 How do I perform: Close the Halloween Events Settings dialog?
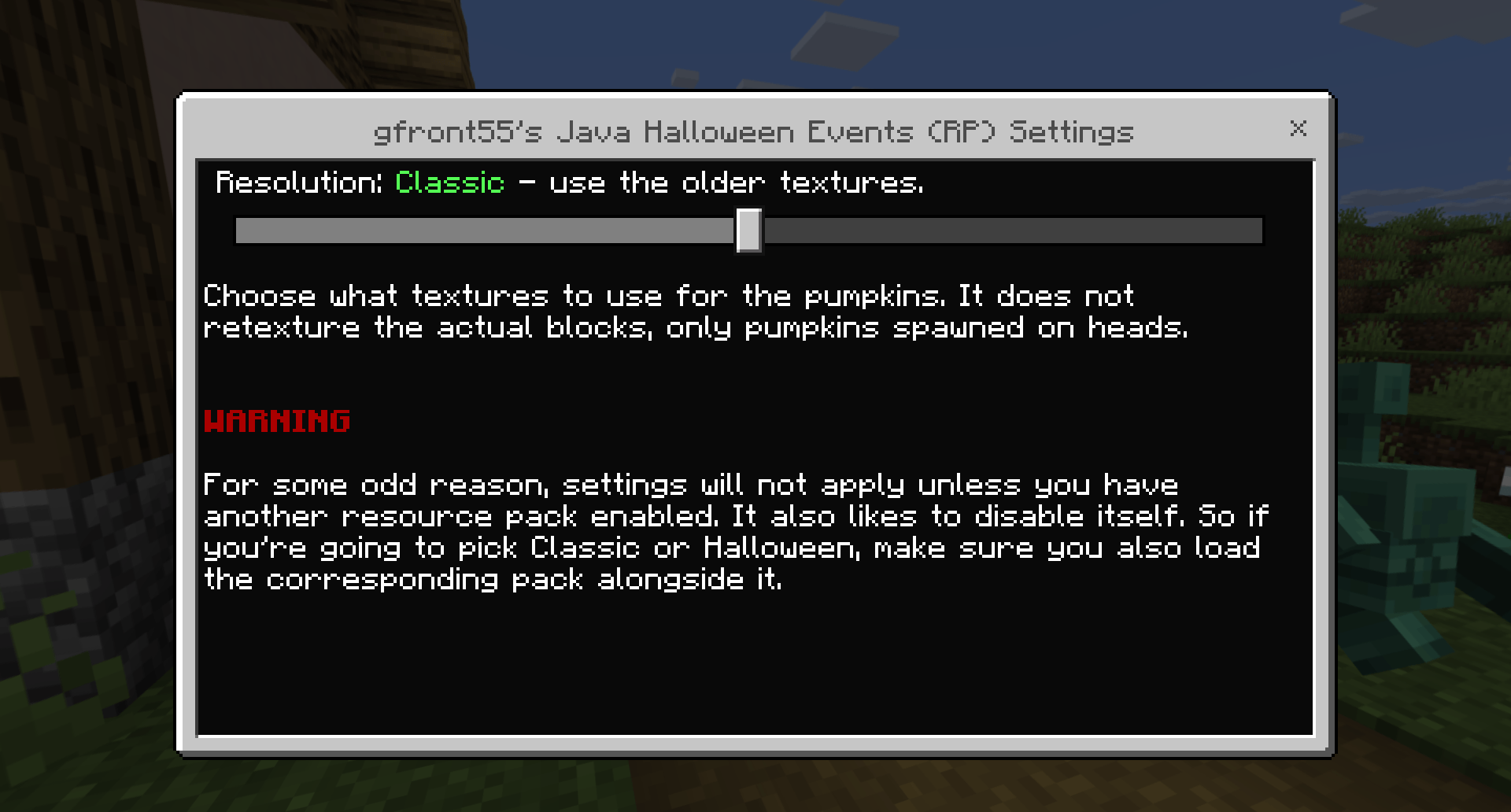(x=1298, y=130)
